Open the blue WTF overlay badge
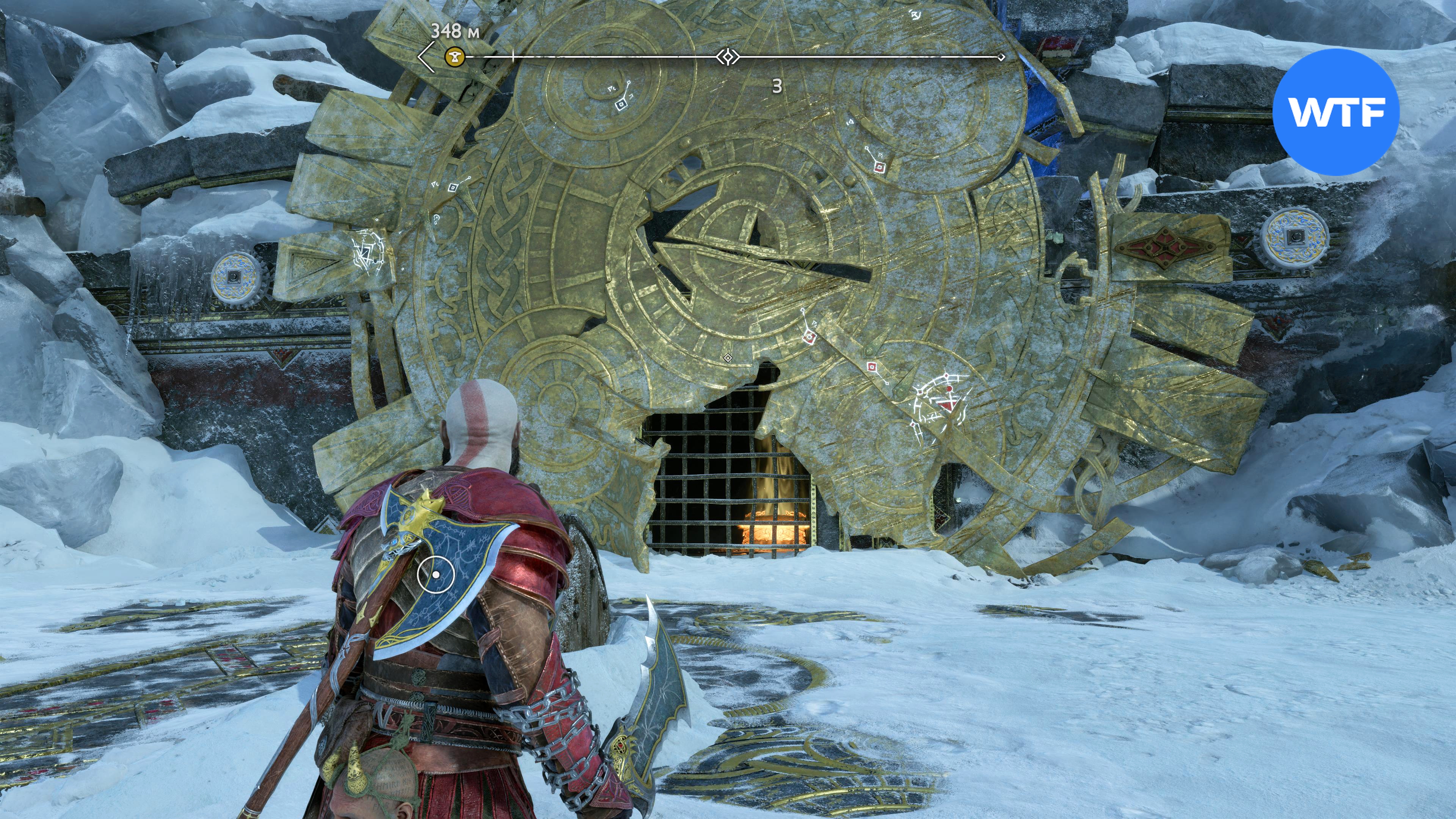This screenshot has width=1456, height=819. [x=1336, y=112]
